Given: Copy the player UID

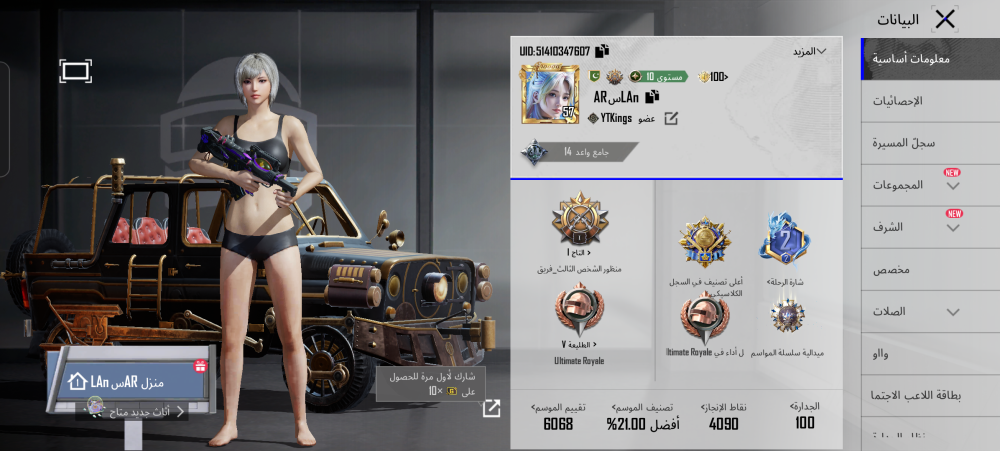Looking at the screenshot, I should [602, 51].
